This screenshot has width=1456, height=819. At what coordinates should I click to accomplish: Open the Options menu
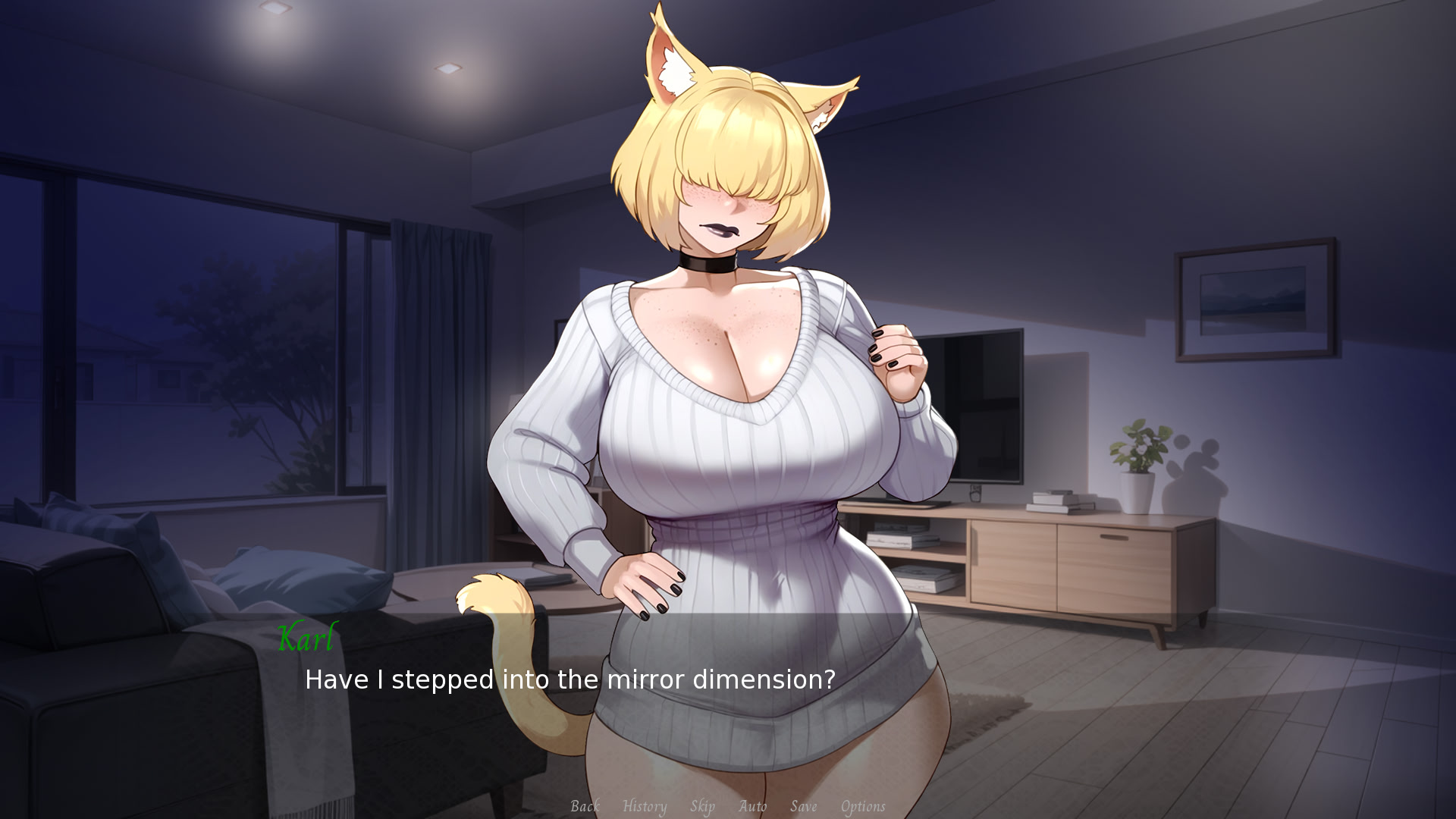[x=863, y=806]
